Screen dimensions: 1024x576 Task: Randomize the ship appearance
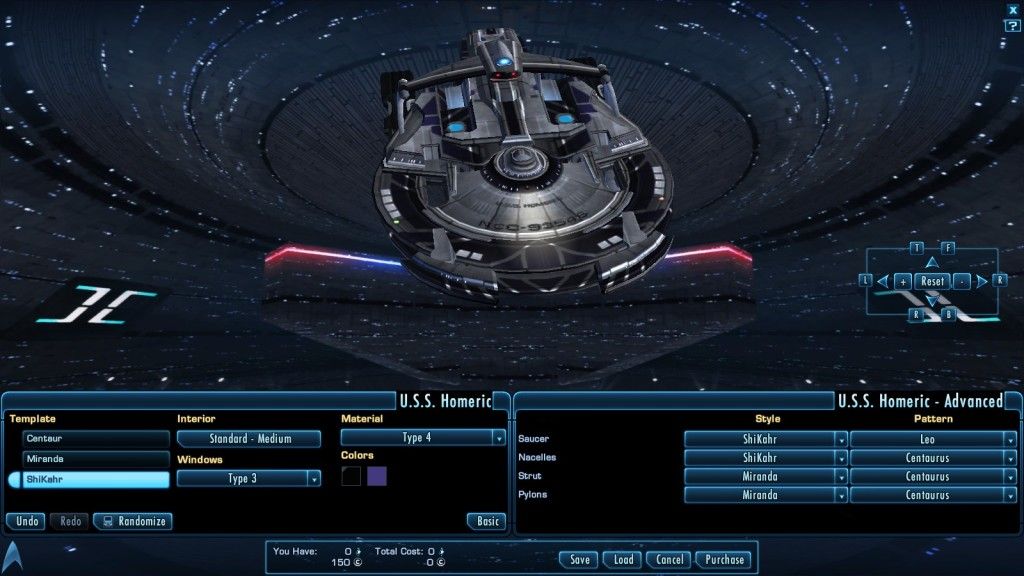pyautogui.click(x=132, y=521)
